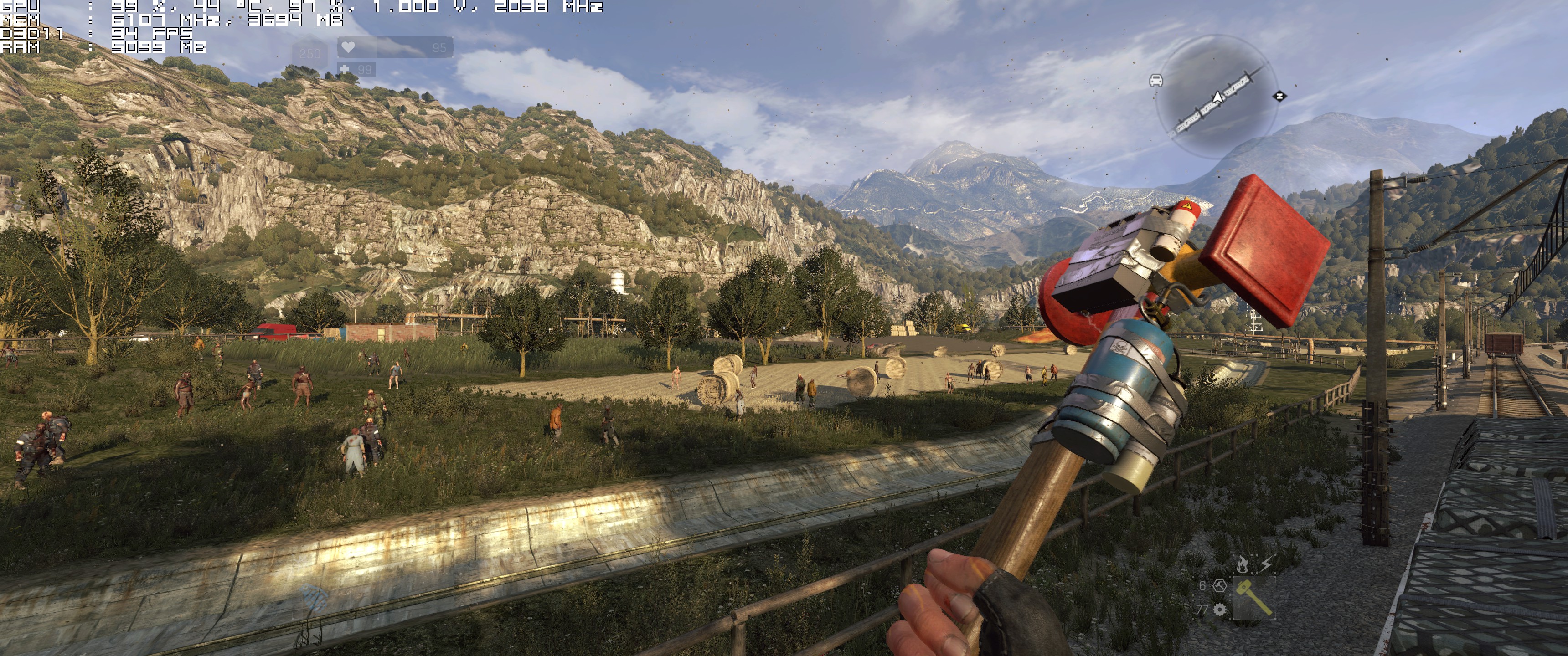Select the car marker beside the minimap

(x=1156, y=80)
